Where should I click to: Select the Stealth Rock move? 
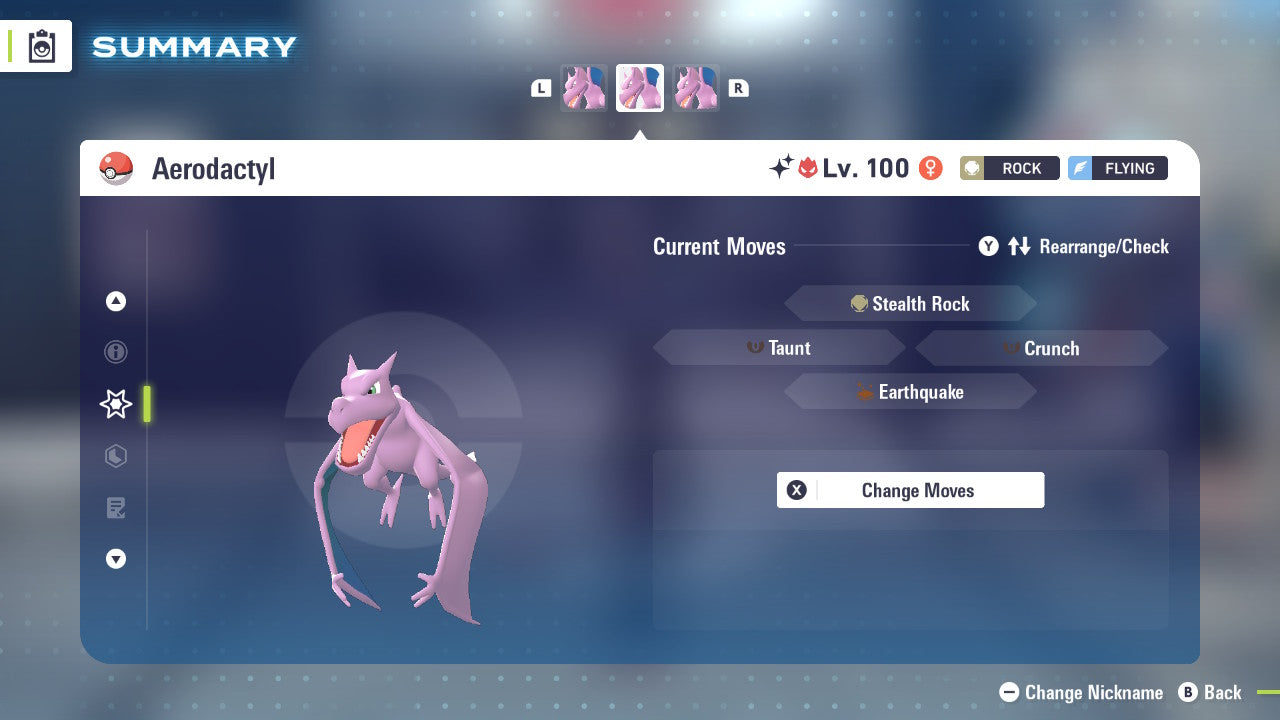[910, 303]
